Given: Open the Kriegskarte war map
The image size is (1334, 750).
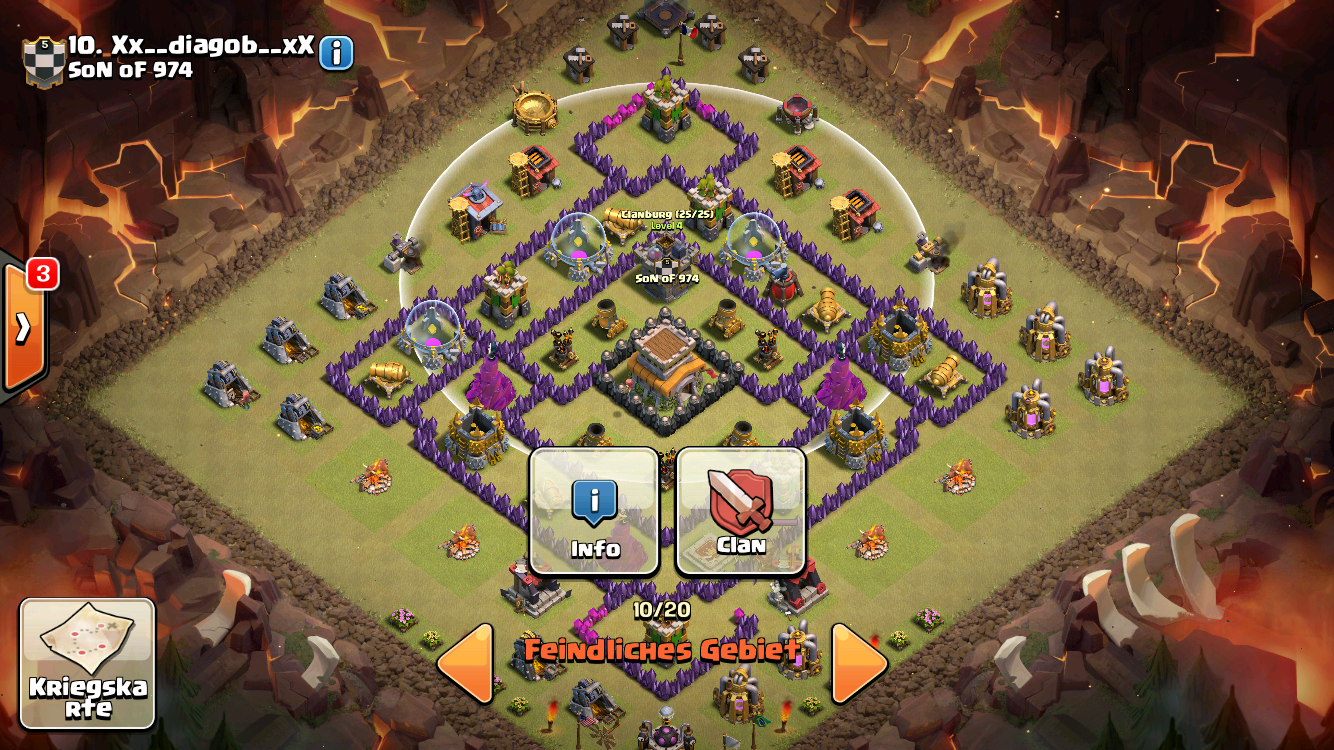Looking at the screenshot, I should click(88, 663).
